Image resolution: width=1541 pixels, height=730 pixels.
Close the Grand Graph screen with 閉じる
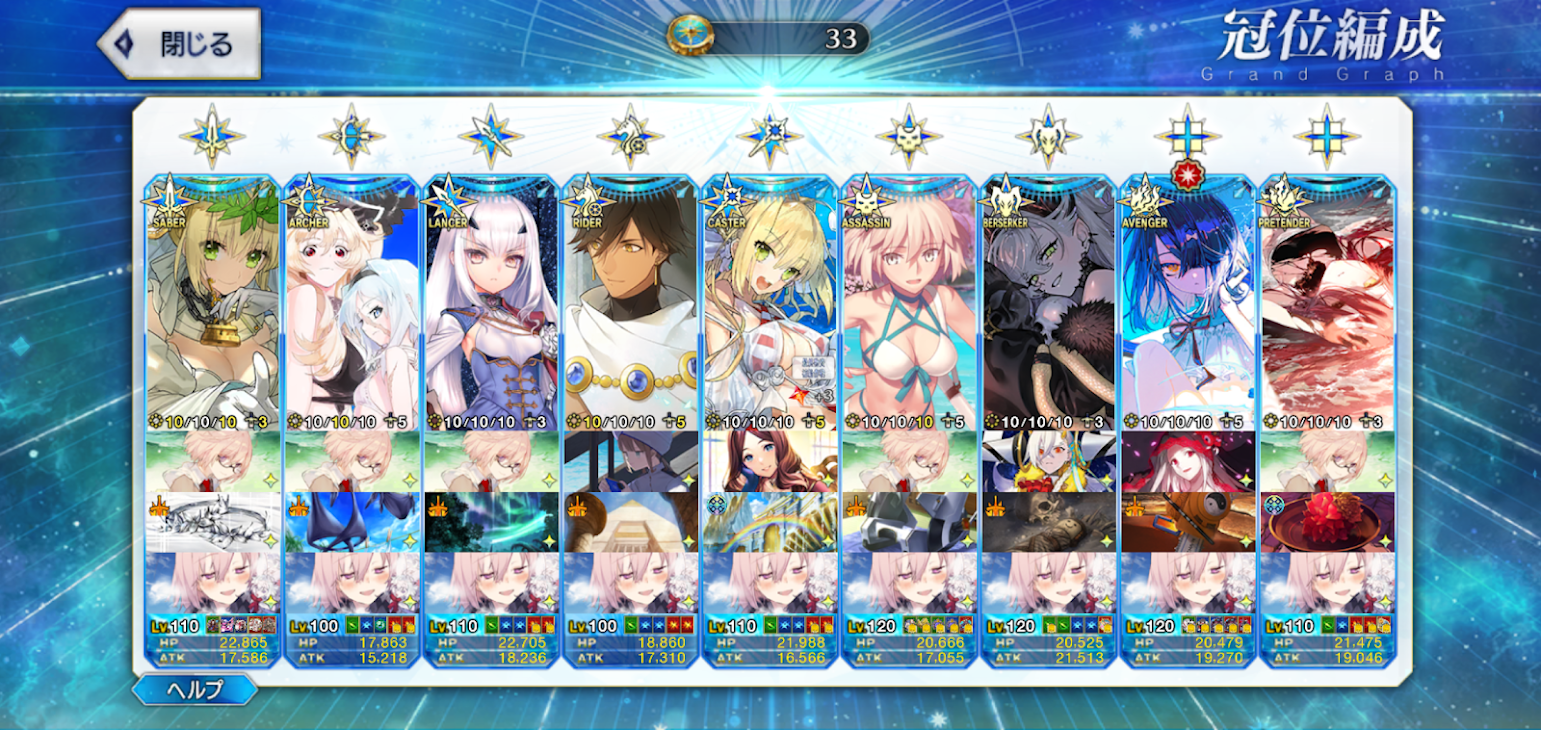[180, 44]
